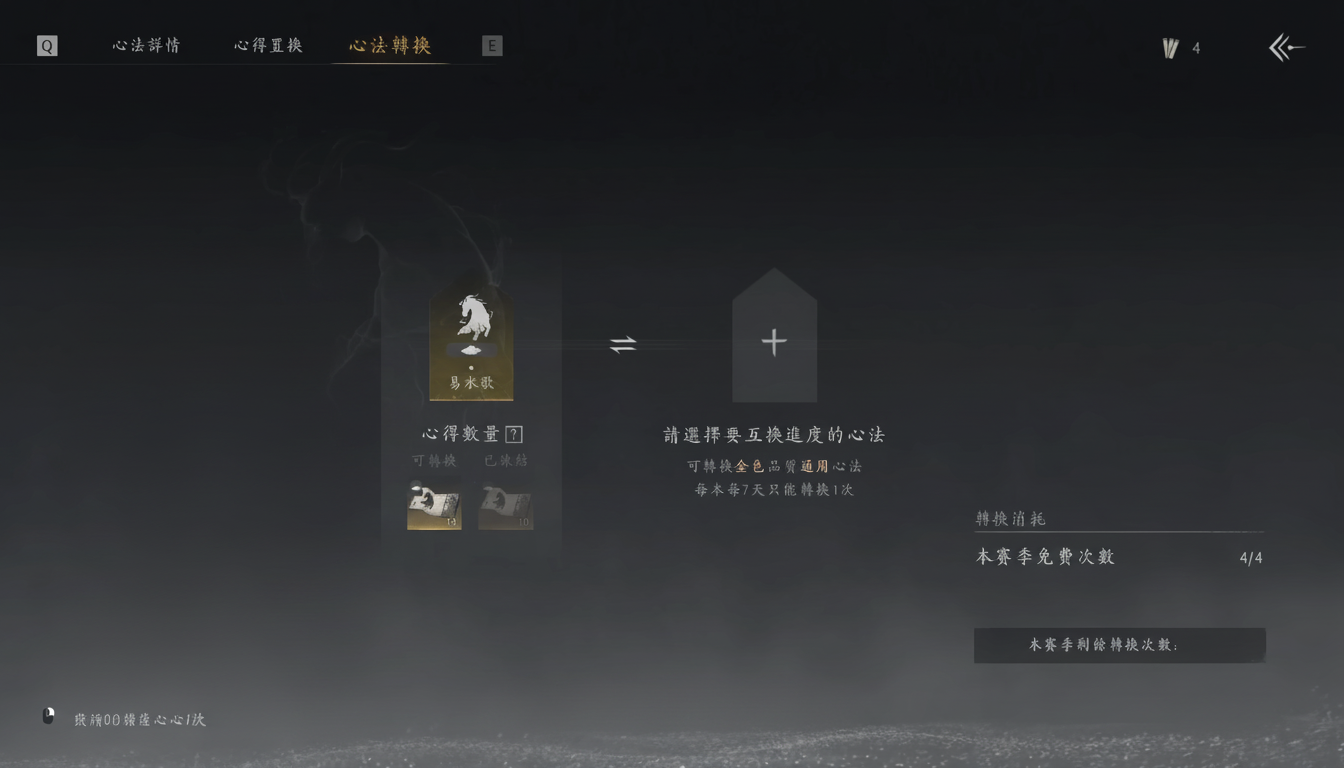Click the 本賽季剩餘轉換次數 button

(x=1119, y=645)
